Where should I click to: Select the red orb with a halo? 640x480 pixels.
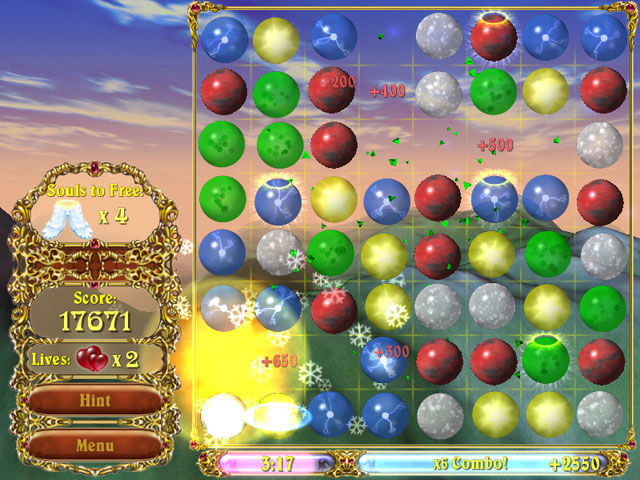[x=493, y=38]
